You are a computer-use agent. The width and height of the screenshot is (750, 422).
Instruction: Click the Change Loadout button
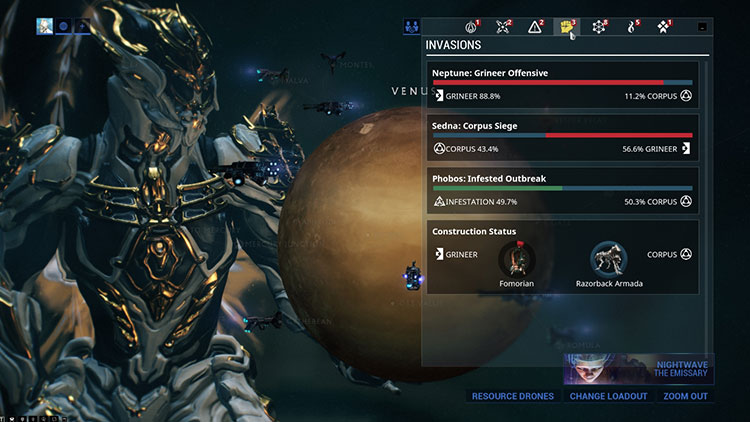click(608, 397)
